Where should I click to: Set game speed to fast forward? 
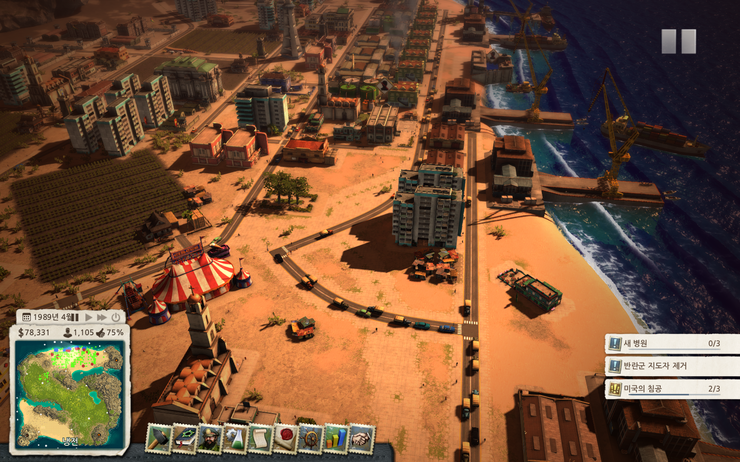click(x=102, y=317)
